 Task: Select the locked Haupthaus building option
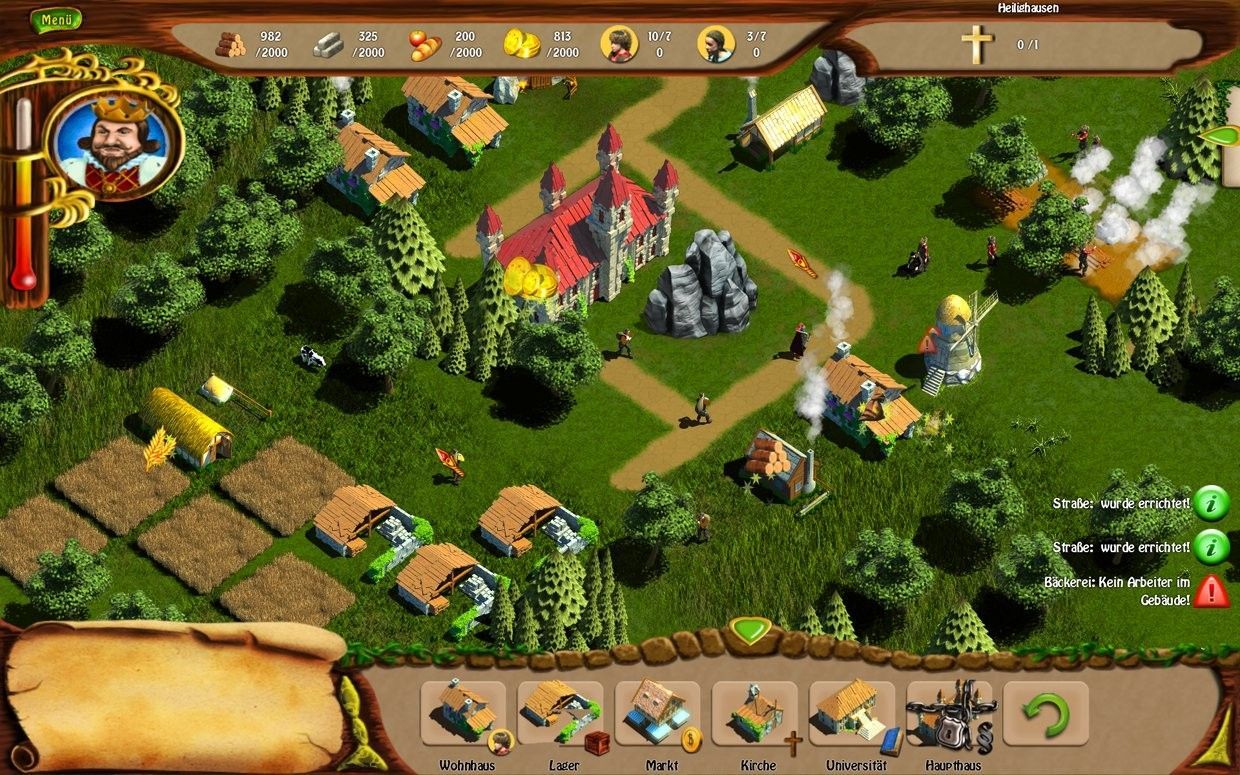tap(949, 713)
